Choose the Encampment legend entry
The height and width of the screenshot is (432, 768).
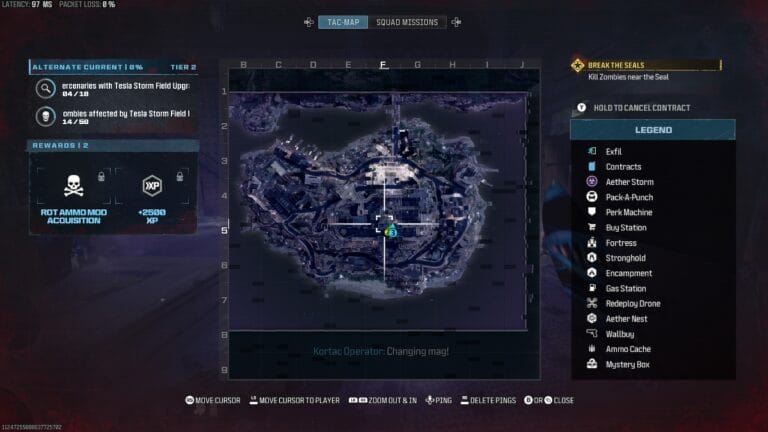(628, 273)
